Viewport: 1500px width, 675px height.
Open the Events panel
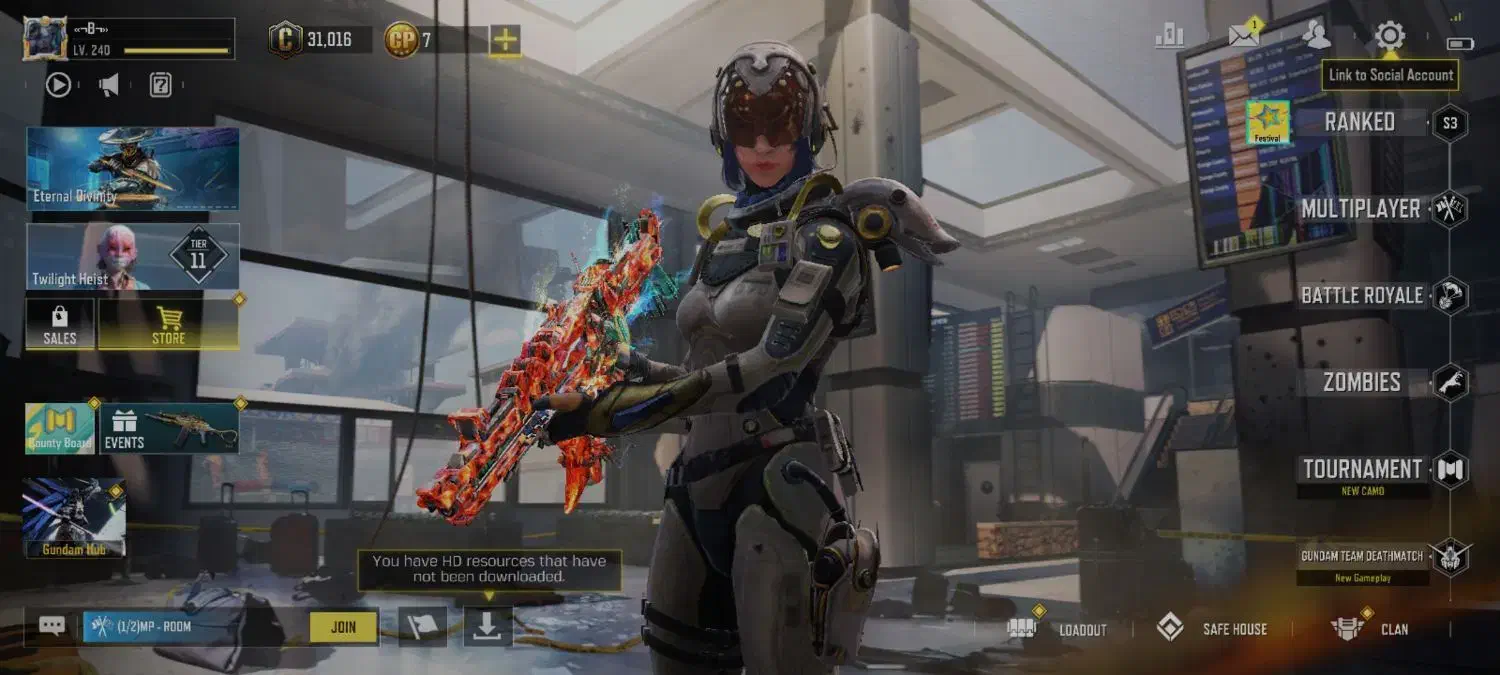pos(168,429)
